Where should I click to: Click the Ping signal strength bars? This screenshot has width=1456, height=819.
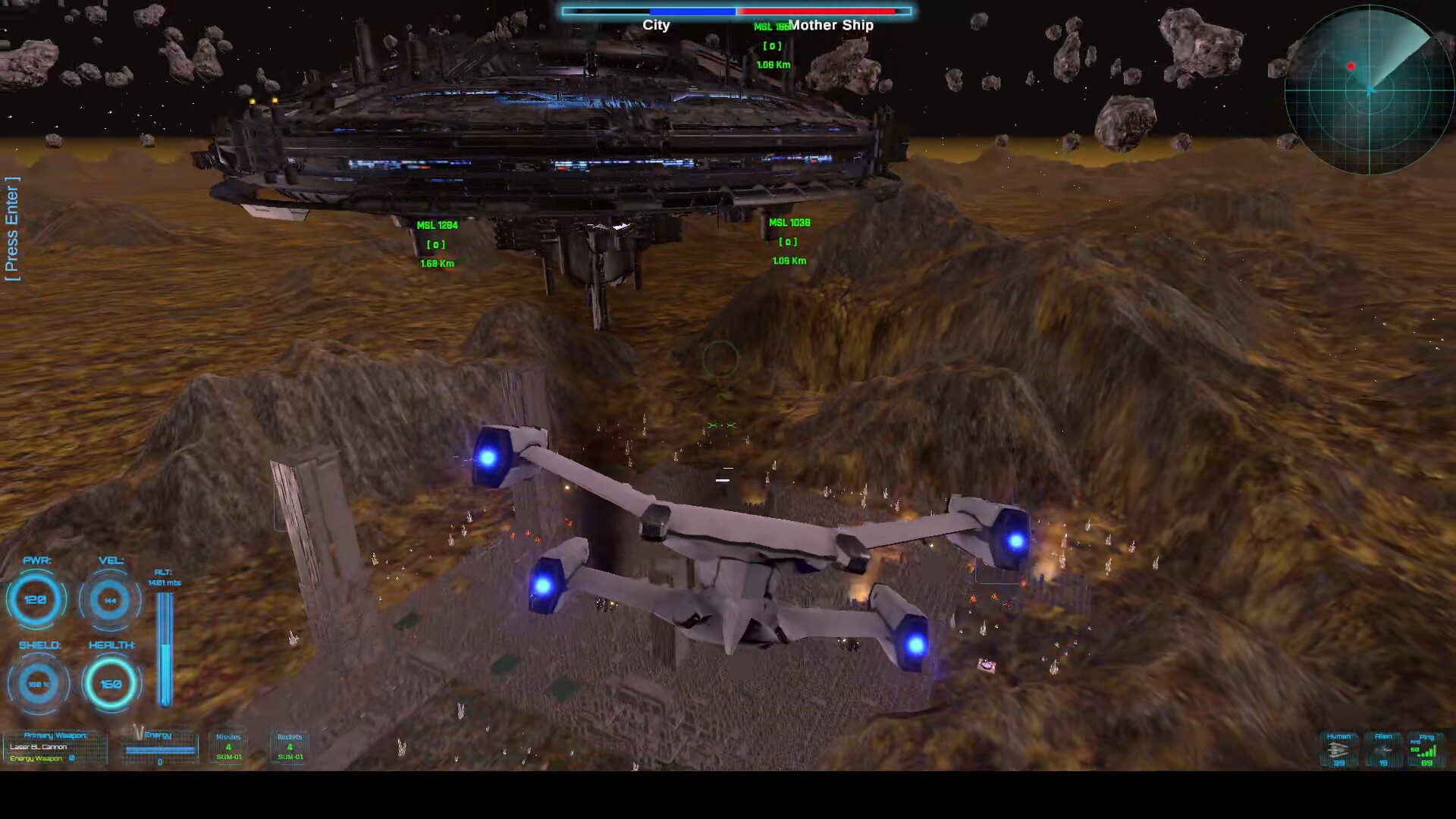(1427, 751)
